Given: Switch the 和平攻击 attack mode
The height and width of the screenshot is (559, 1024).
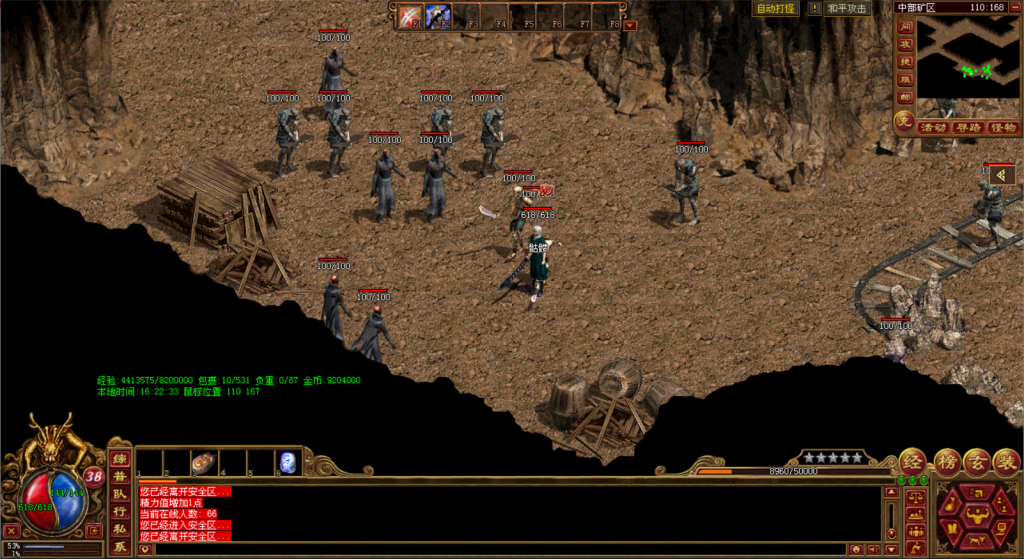Looking at the screenshot, I should click(847, 8).
